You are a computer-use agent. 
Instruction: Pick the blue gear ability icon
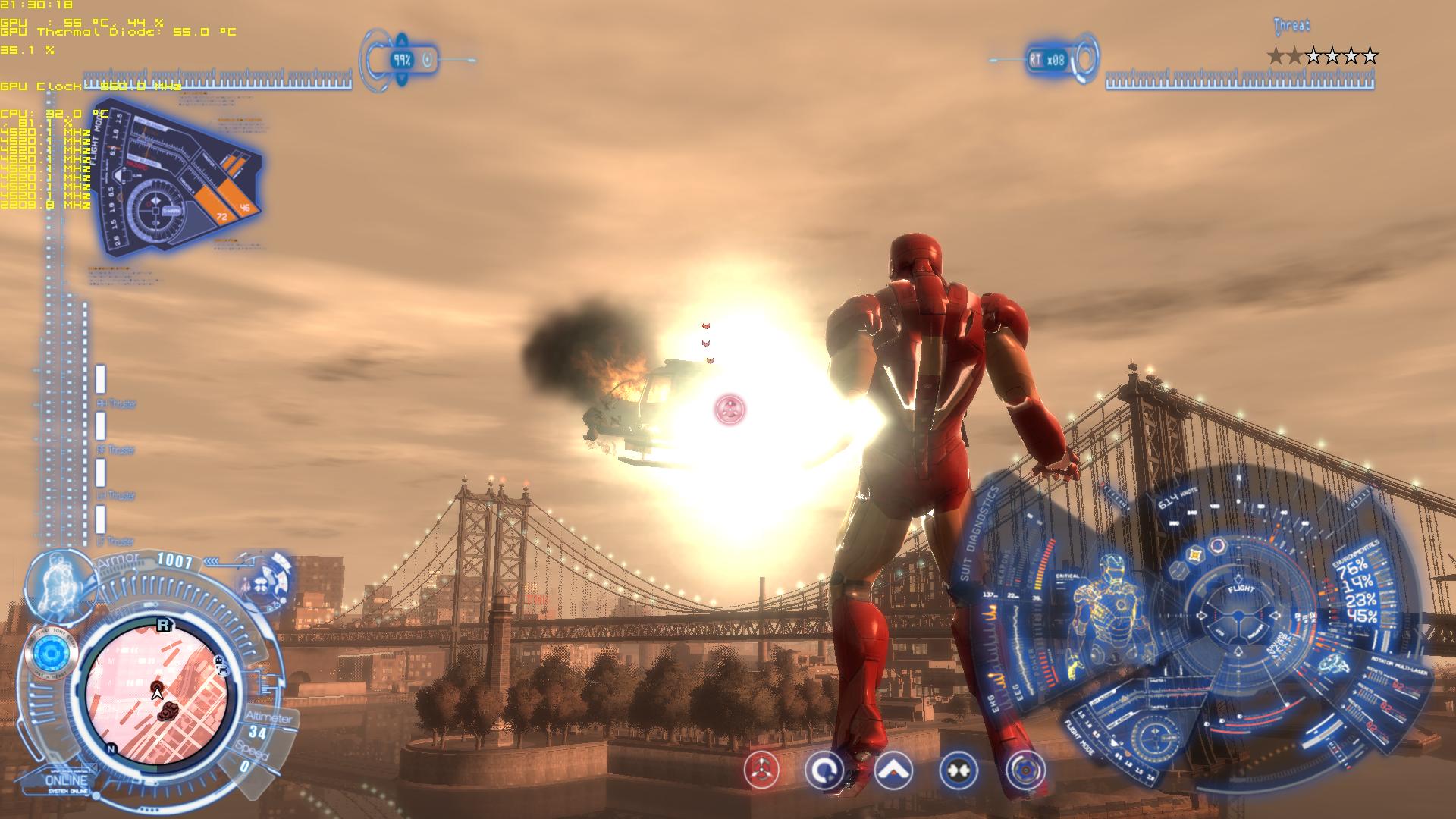pyautogui.click(x=1025, y=771)
